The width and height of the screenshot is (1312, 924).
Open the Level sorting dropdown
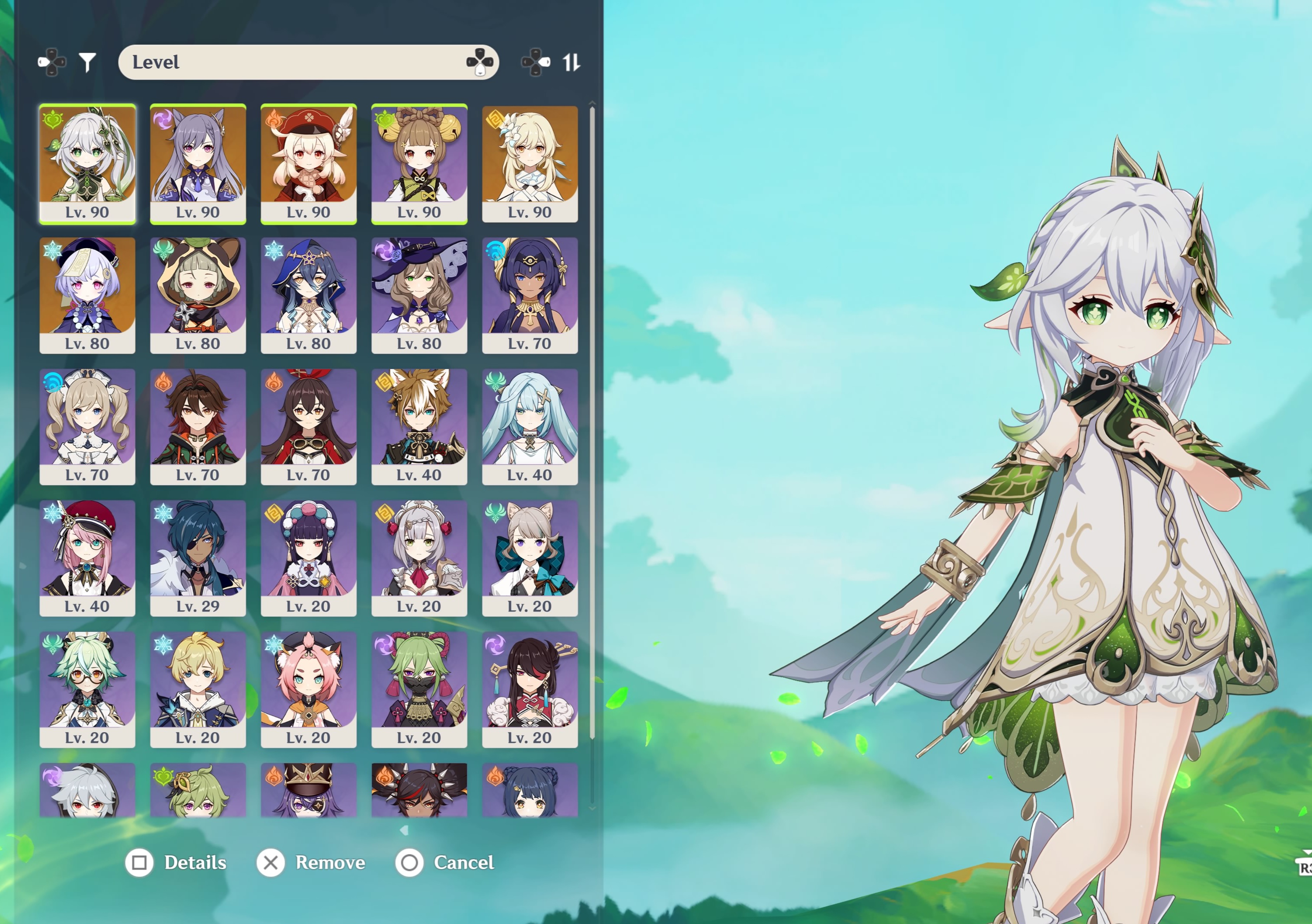coord(309,62)
